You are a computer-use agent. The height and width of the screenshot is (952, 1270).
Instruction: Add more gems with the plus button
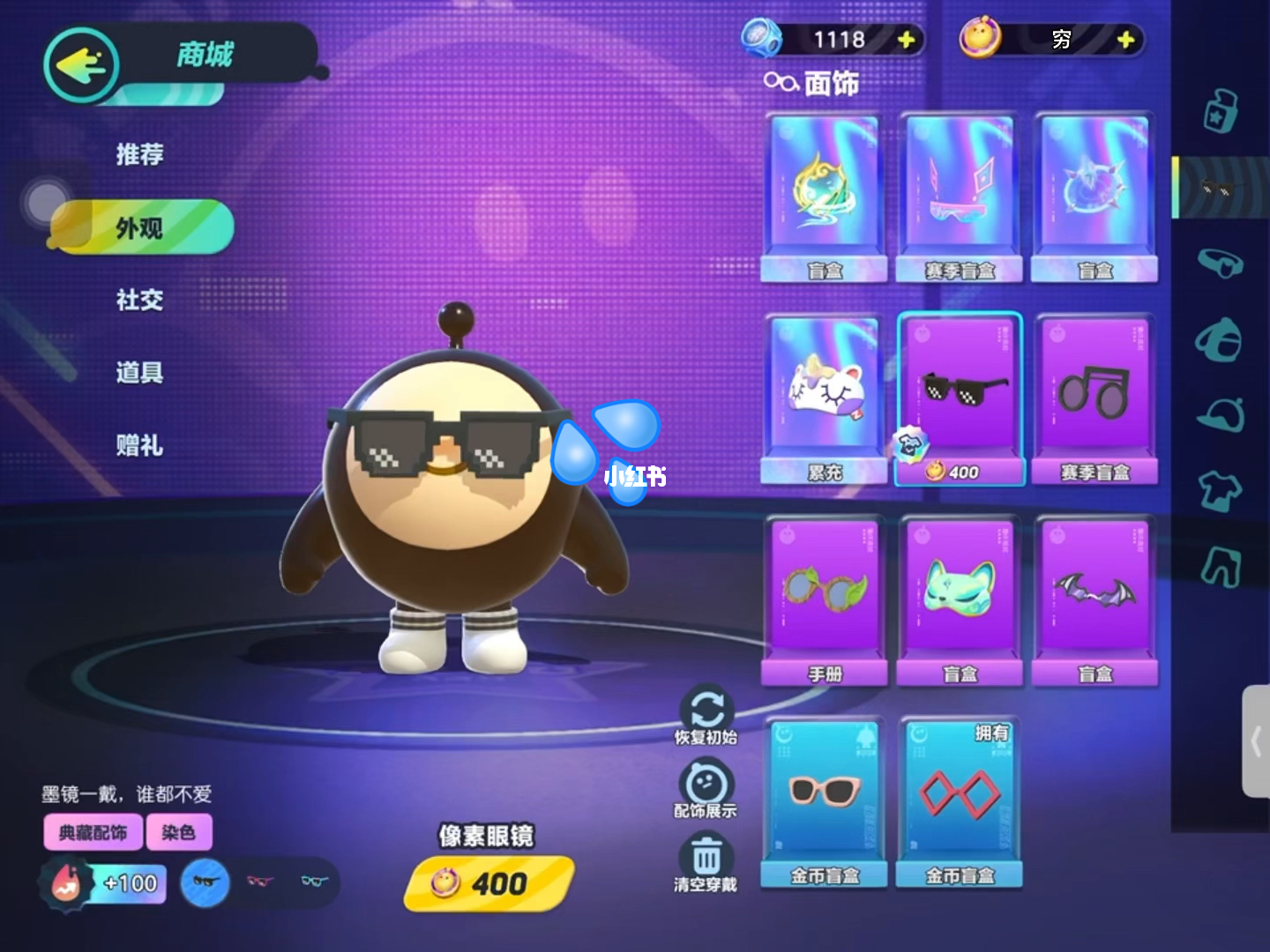906,40
